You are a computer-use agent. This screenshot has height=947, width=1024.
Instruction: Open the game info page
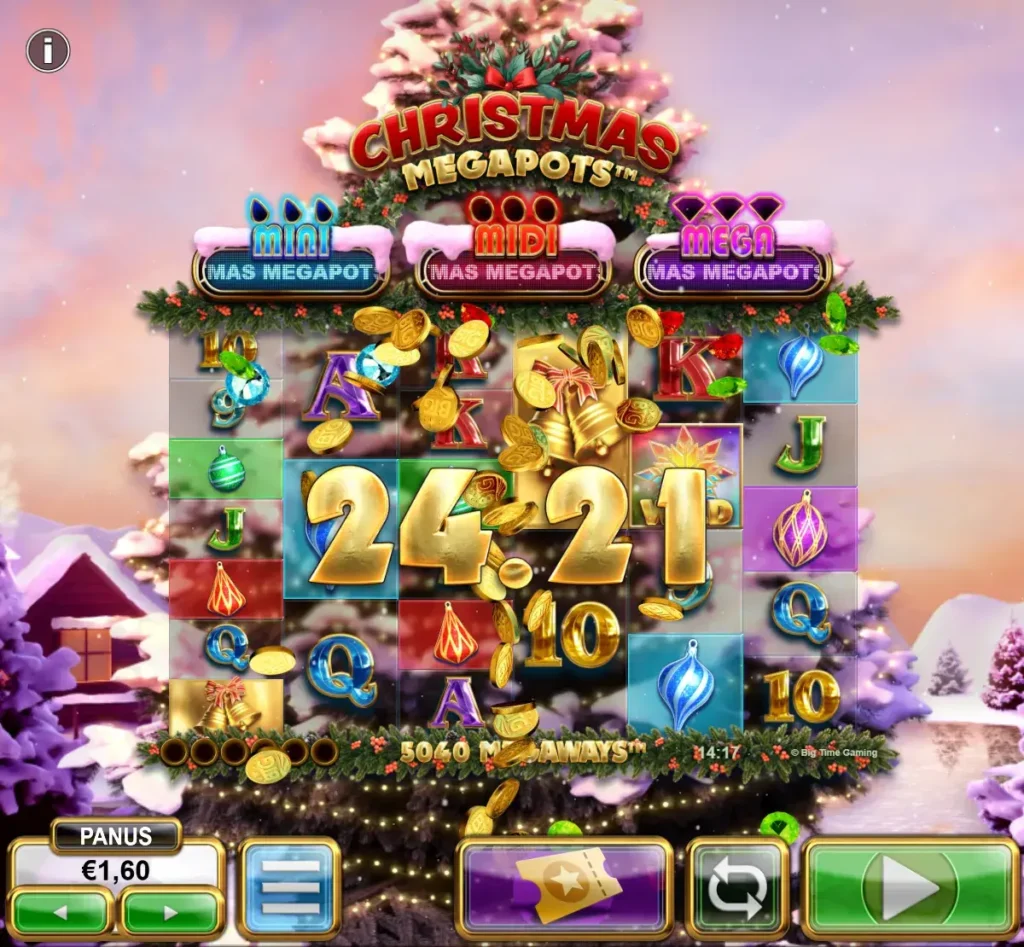[x=48, y=51]
